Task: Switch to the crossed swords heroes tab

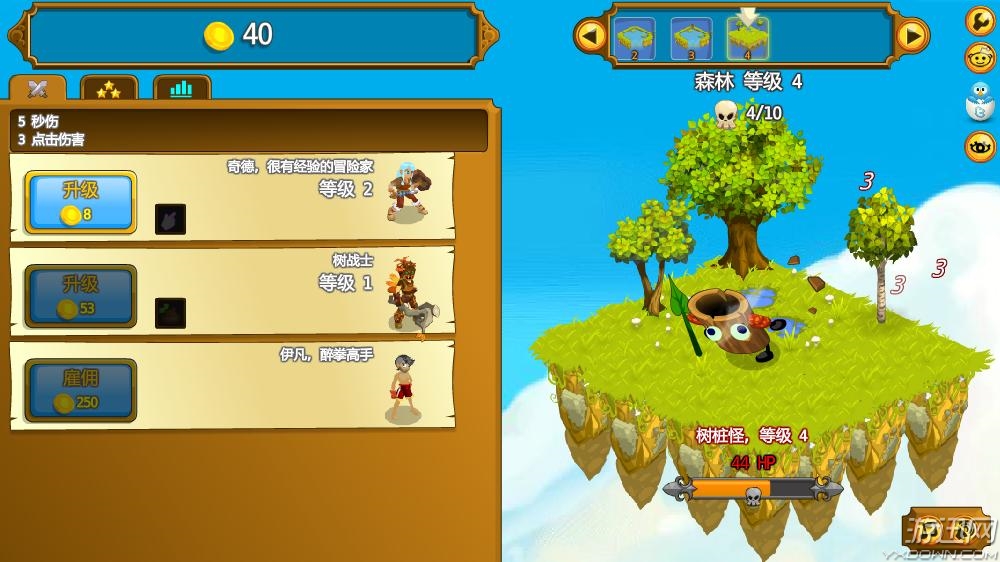Action: [x=38, y=89]
